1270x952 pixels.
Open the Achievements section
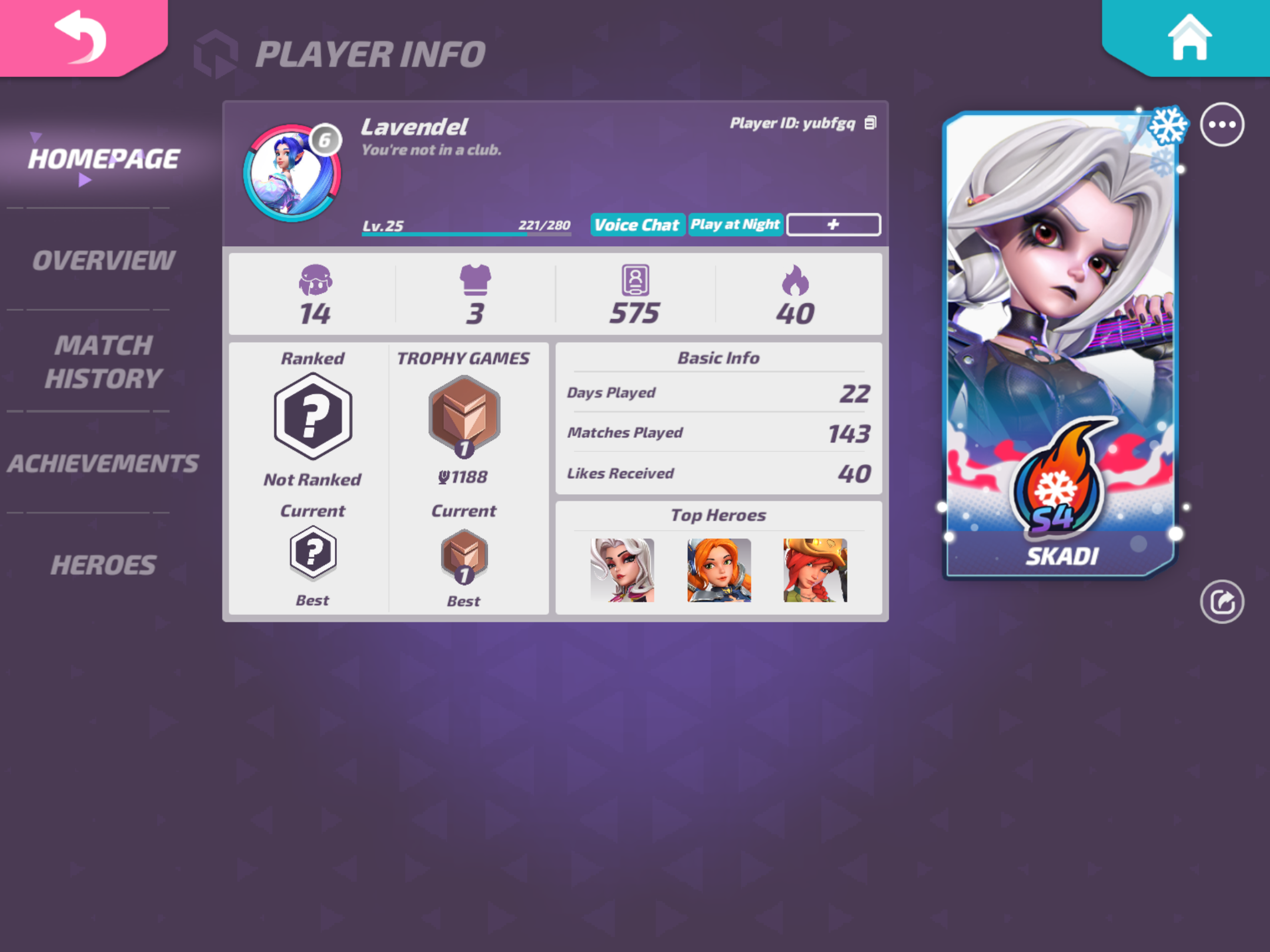click(103, 464)
